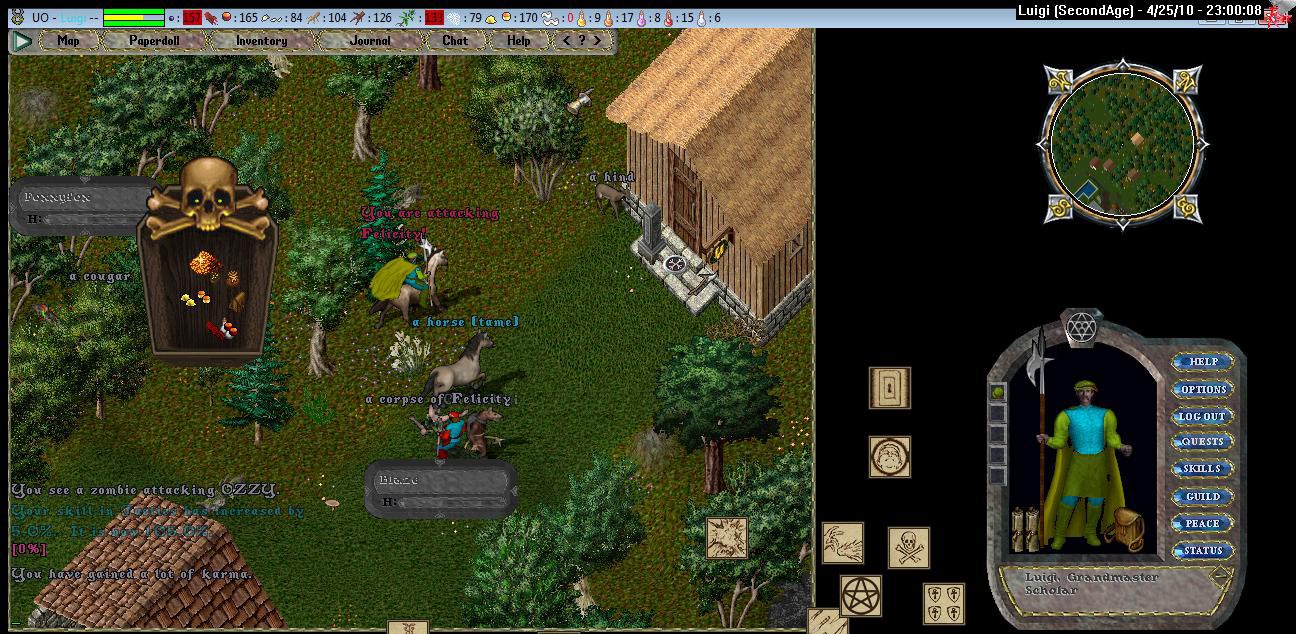Viewport: 1296px width, 634px height.
Task: Open OPTIONS on the paperdoll
Action: [1202, 389]
